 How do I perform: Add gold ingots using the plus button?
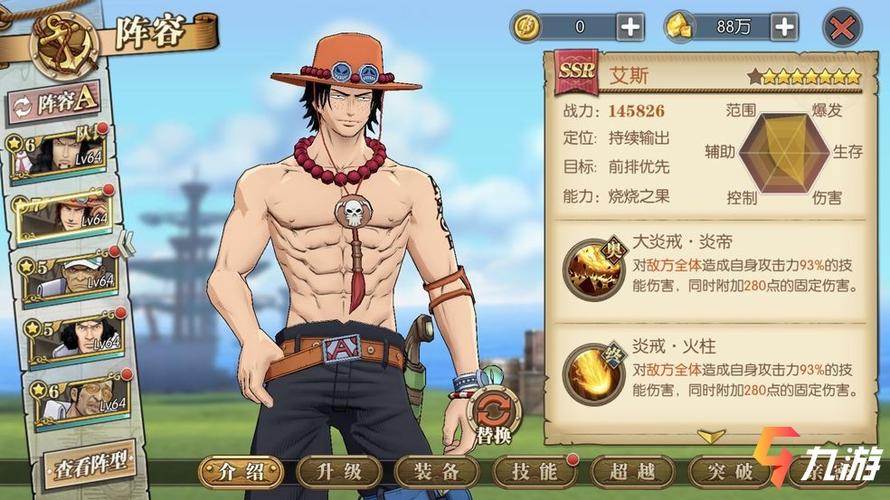(785, 27)
